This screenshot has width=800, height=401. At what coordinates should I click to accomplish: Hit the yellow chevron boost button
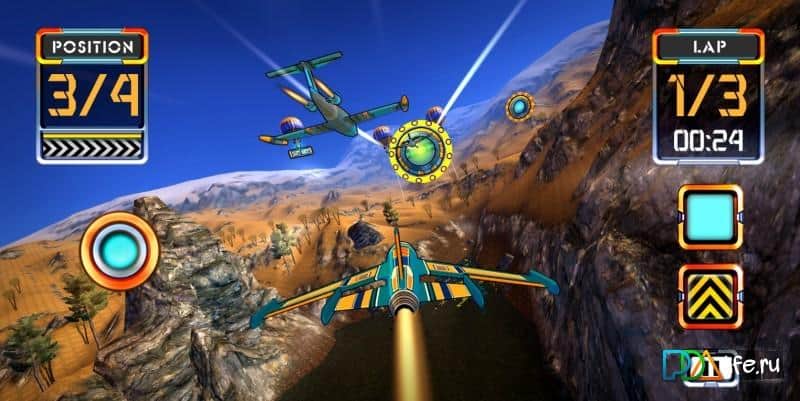(710, 295)
